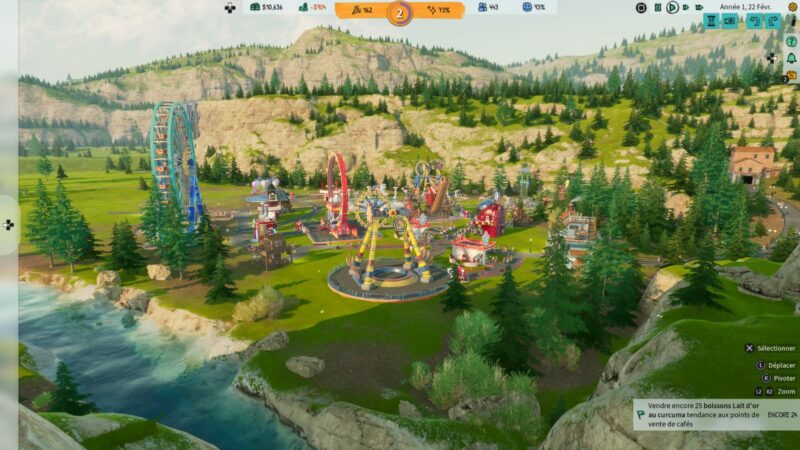Viewport: 800px width, 450px height.
Task: Redo the last undone action
Action: click(x=773, y=21)
